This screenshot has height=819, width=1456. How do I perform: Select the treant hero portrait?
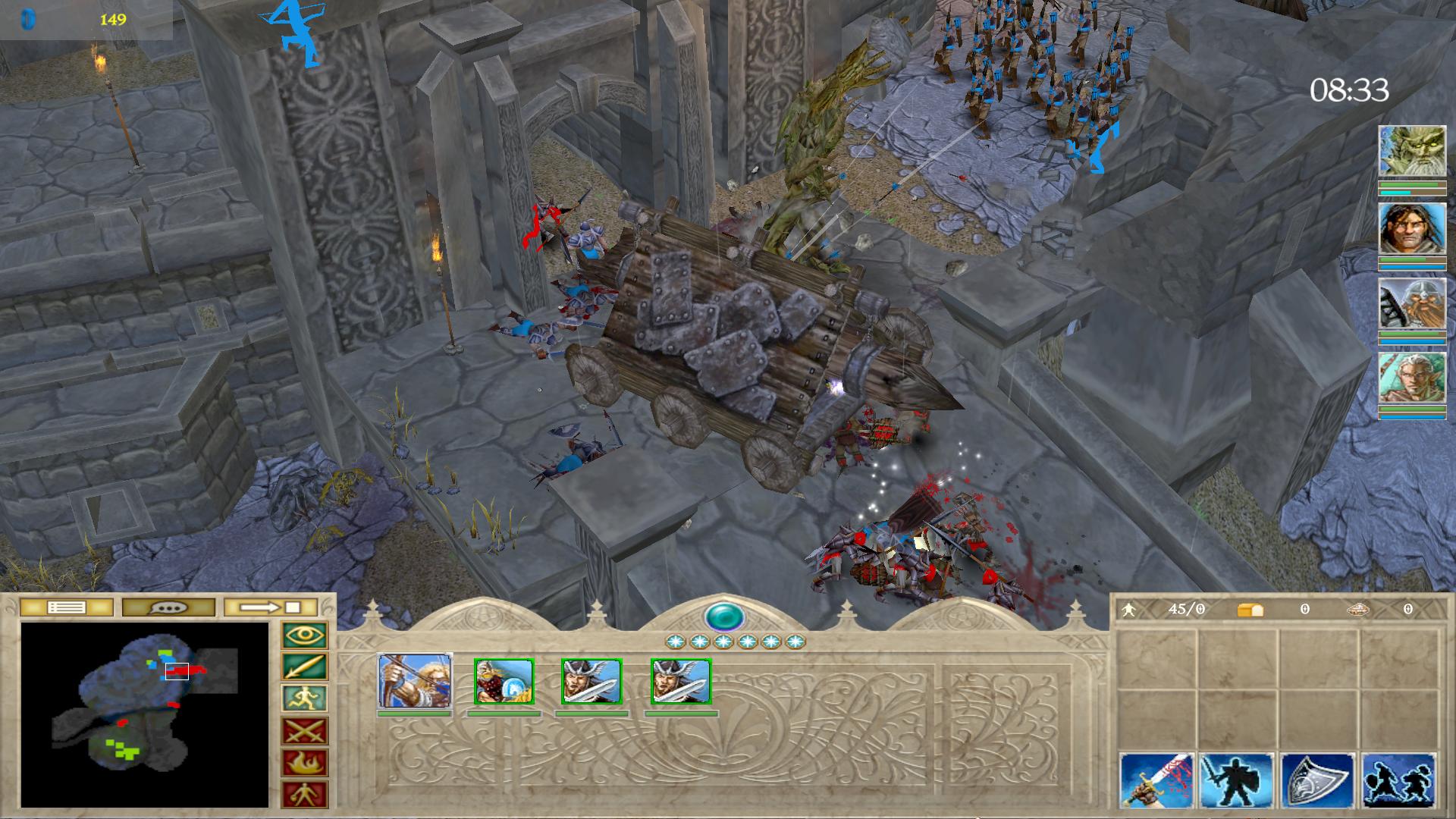point(1411,152)
